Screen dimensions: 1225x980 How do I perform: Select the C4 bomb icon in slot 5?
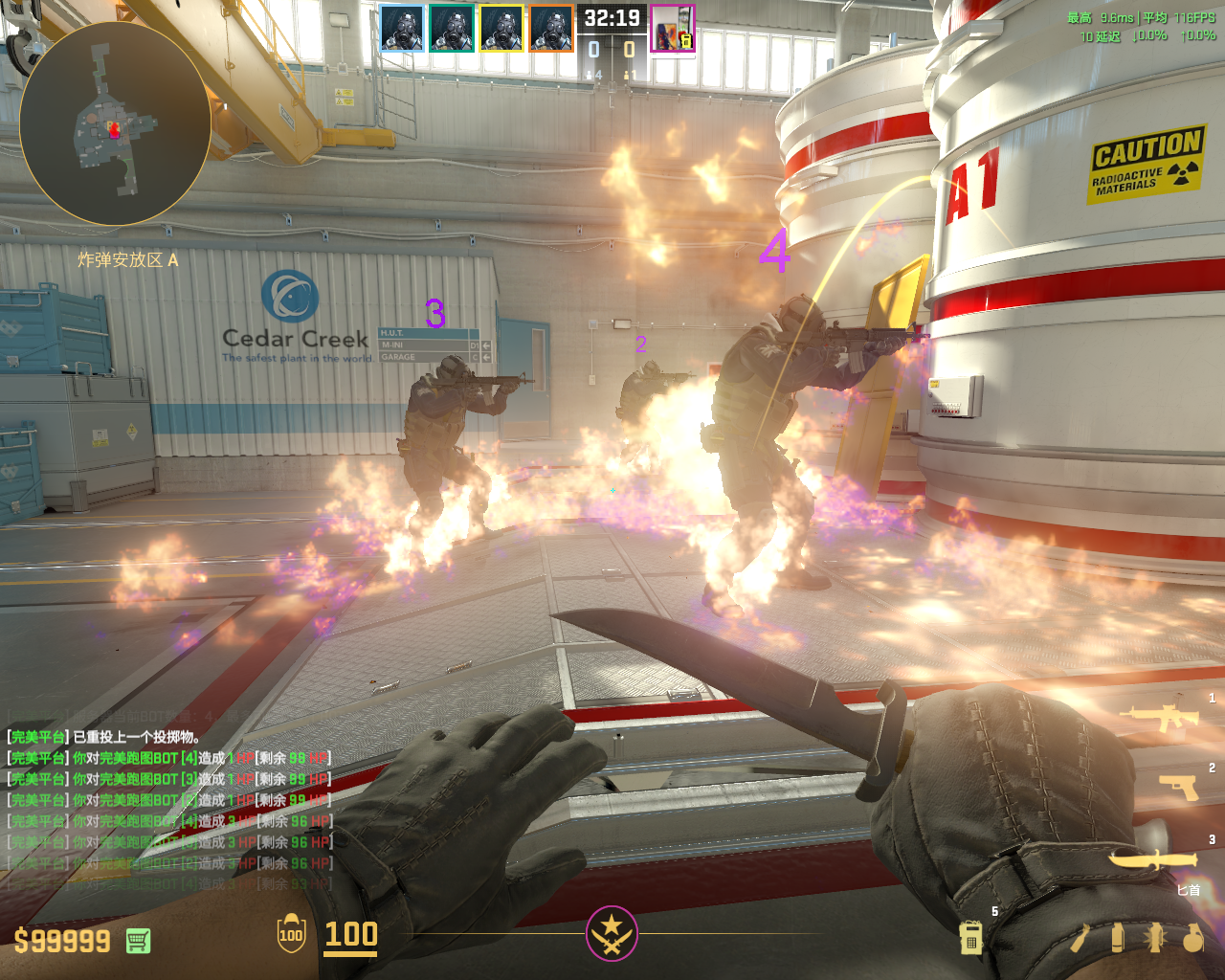(x=970, y=938)
